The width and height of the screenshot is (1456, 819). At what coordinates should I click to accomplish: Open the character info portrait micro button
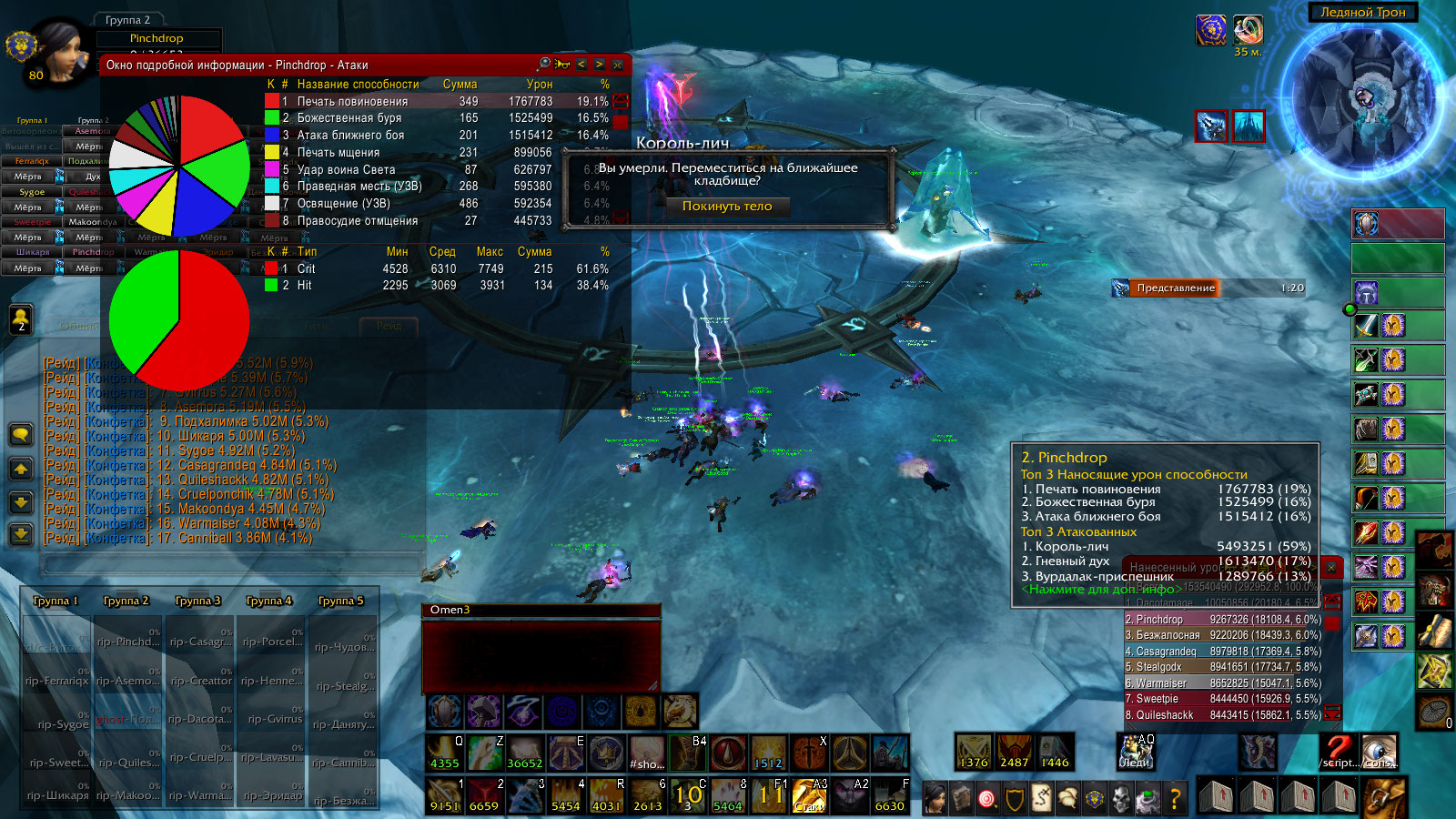pos(935,798)
